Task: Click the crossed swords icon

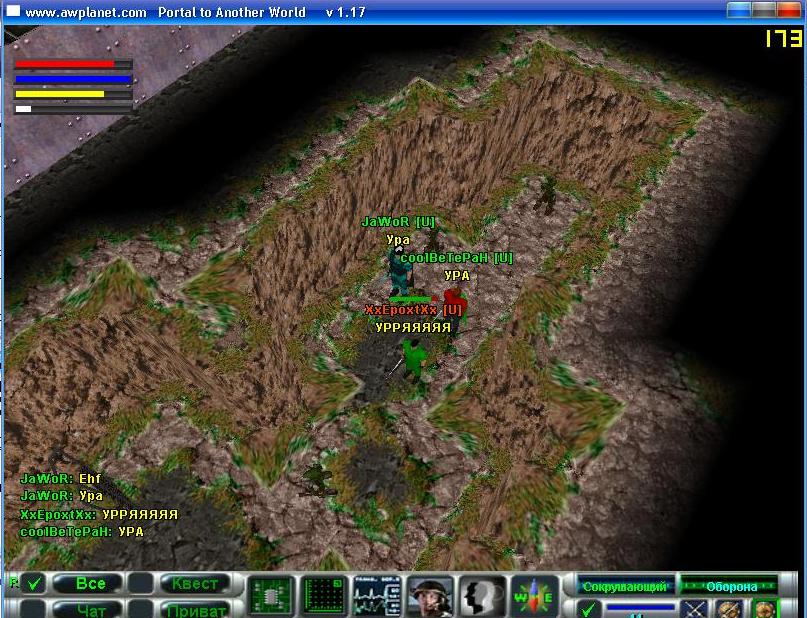Action: pos(694,609)
